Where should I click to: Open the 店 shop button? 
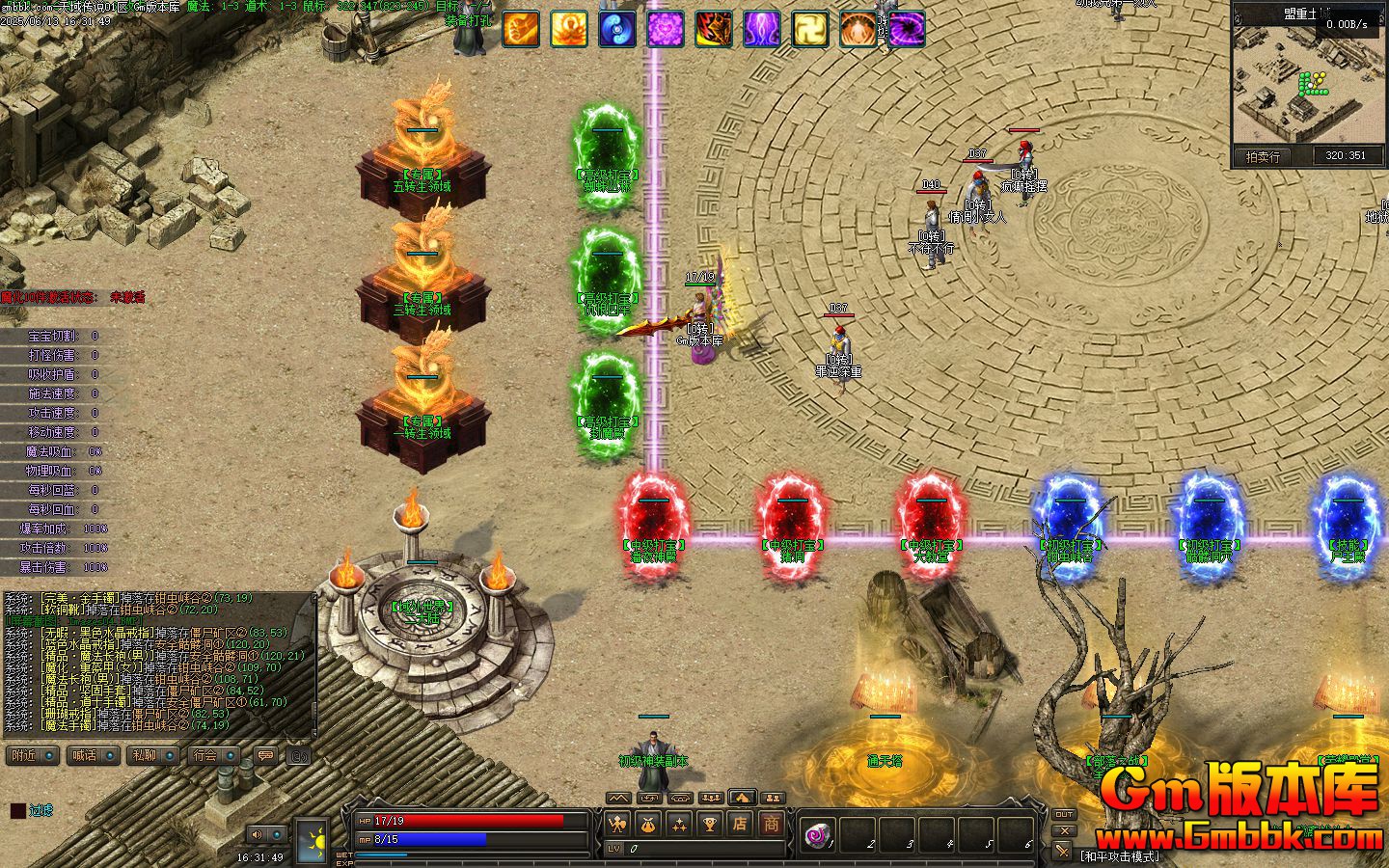click(741, 825)
